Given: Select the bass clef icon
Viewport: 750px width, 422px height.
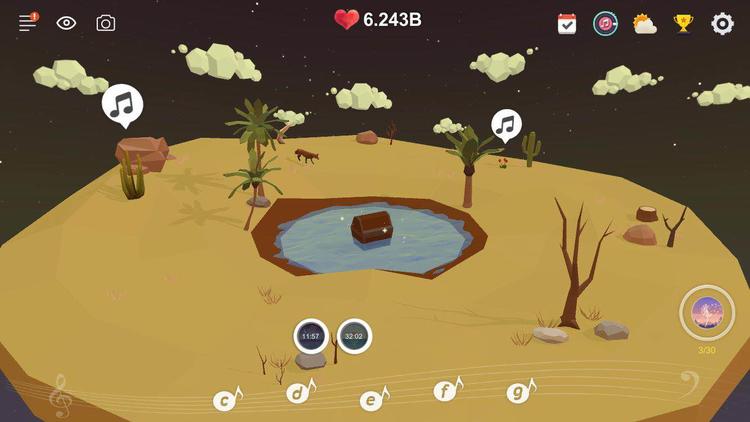Looking at the screenshot, I should 689,382.
